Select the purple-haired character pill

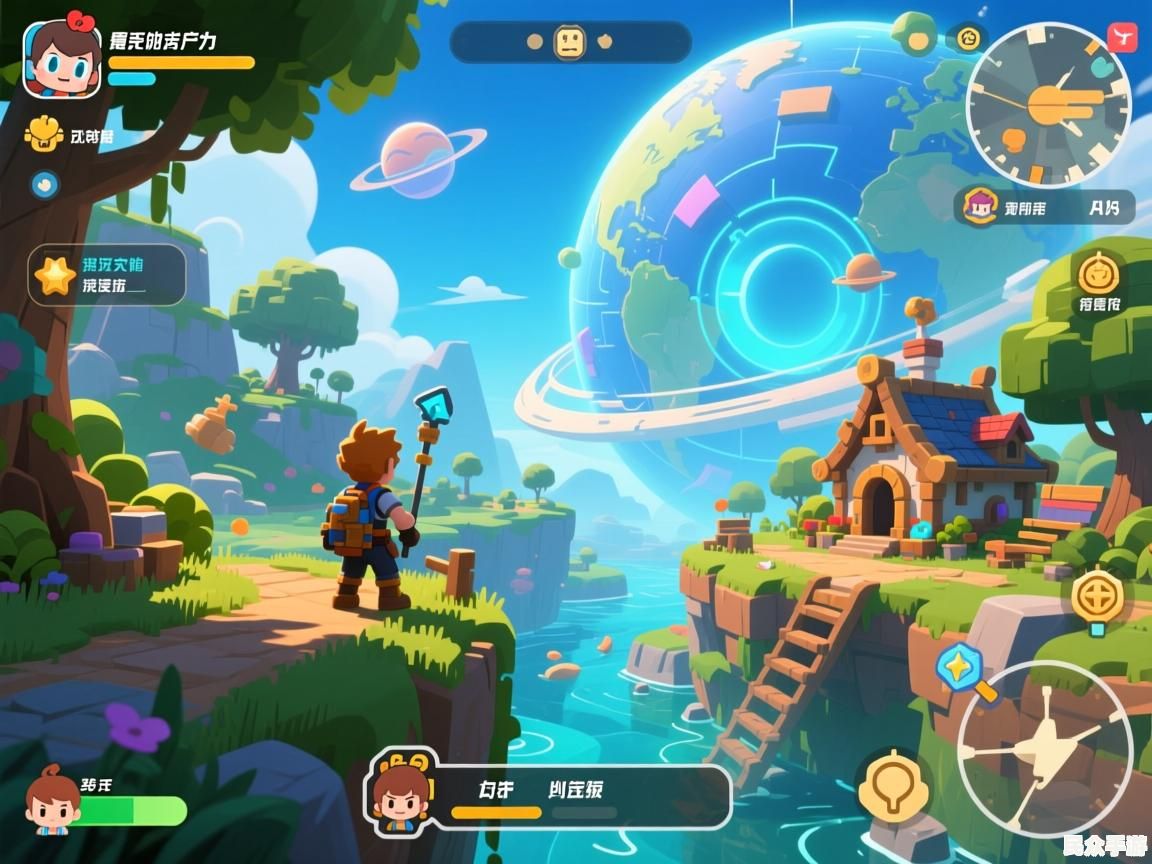1043,208
